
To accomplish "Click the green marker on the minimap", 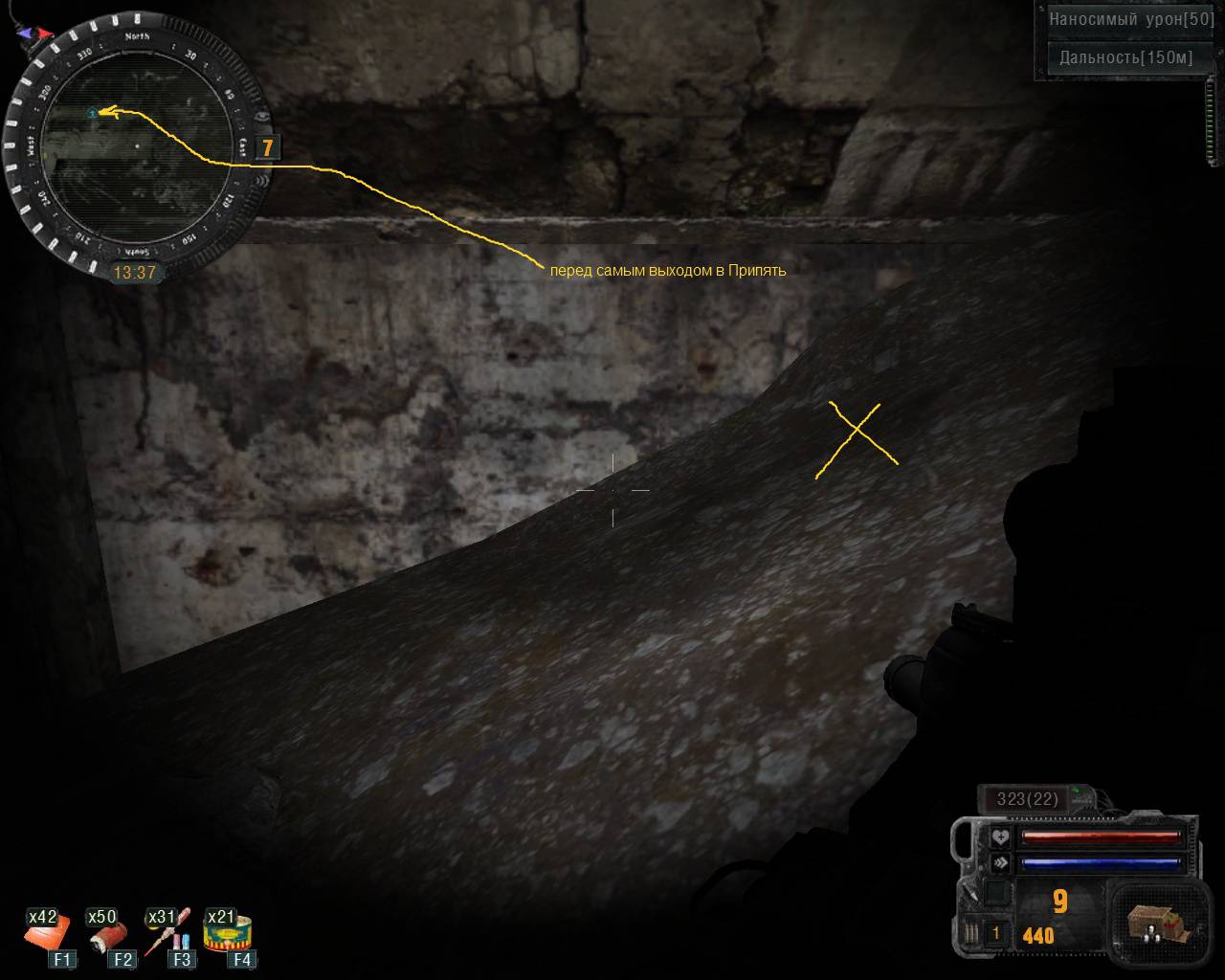I will click(92, 113).
